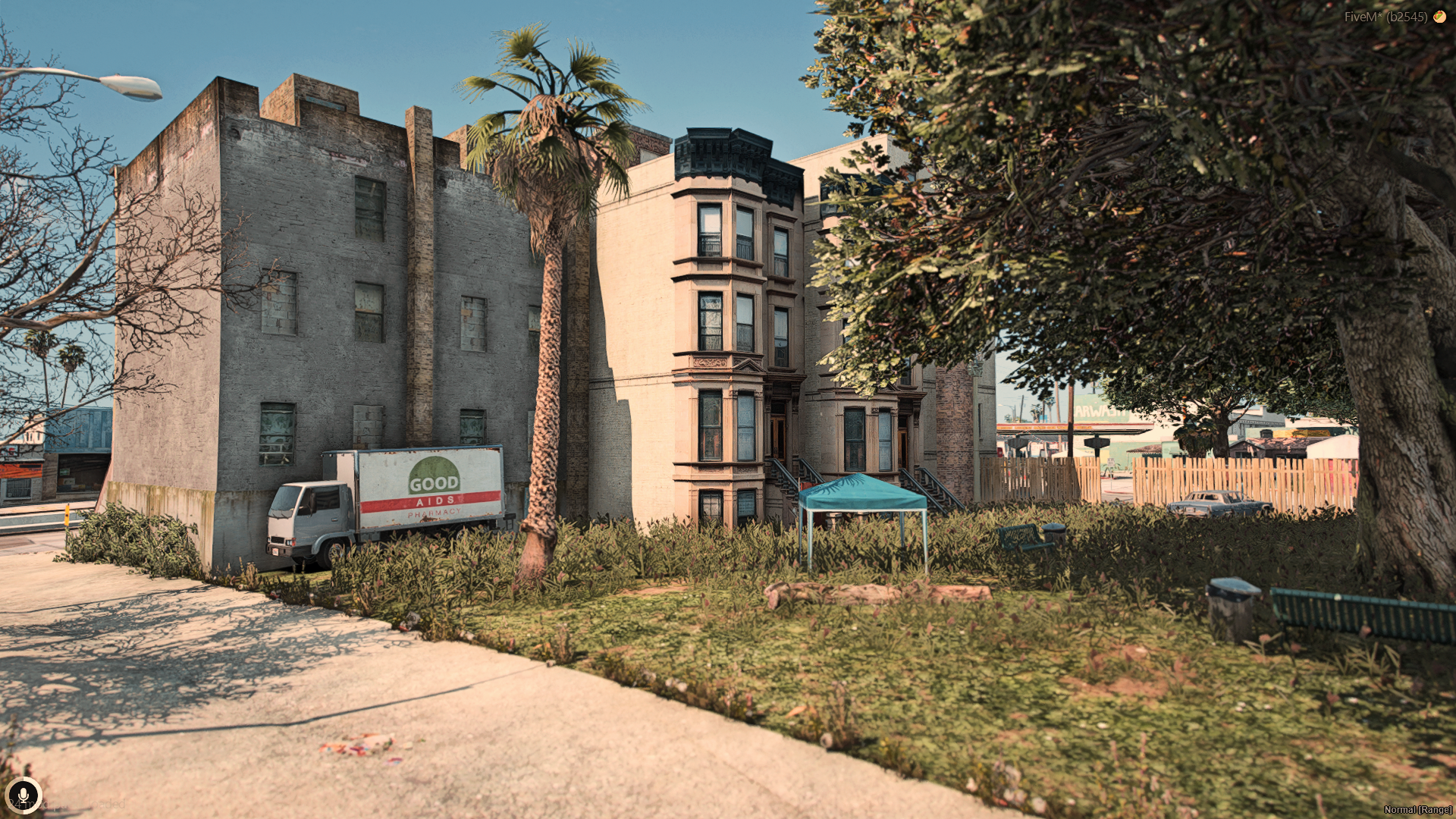Click the FiveM taco icon
This screenshot has height=819, width=1456.
1439,16
